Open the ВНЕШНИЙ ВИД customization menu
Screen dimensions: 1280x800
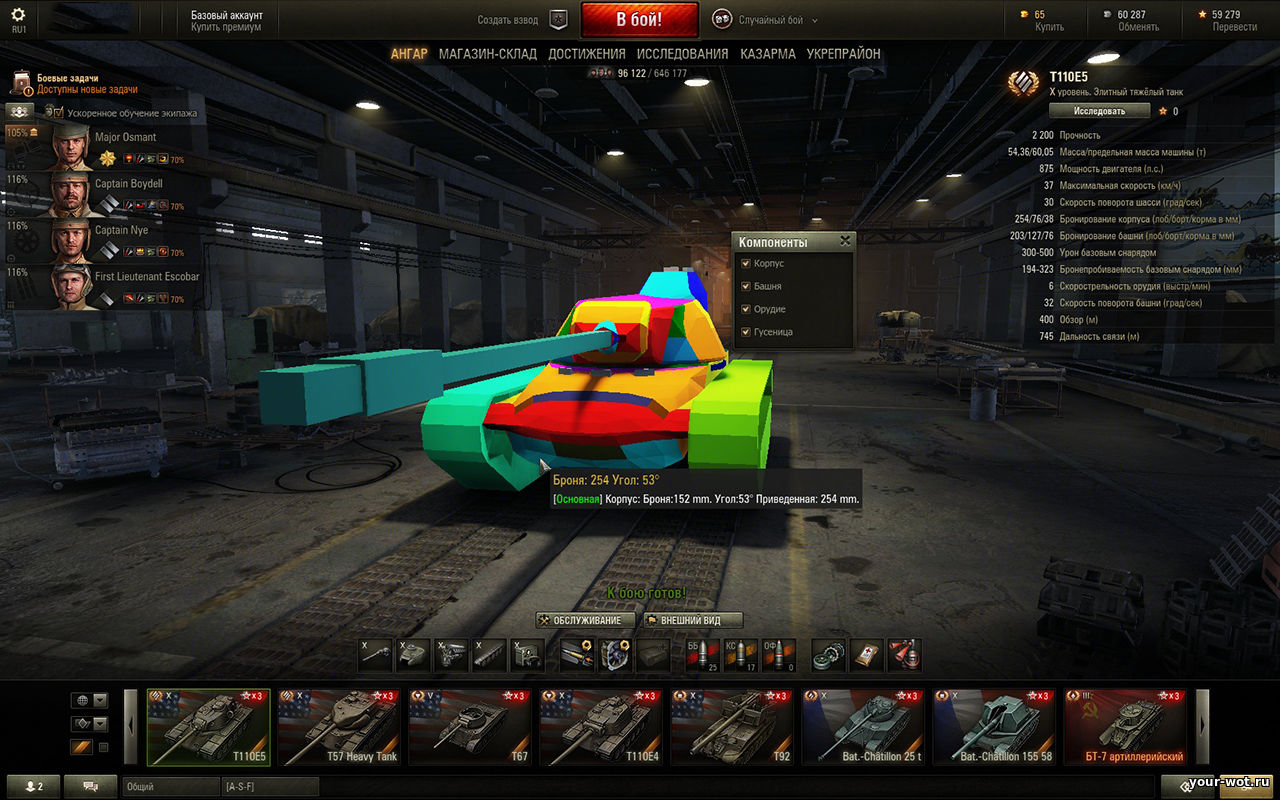(693, 620)
